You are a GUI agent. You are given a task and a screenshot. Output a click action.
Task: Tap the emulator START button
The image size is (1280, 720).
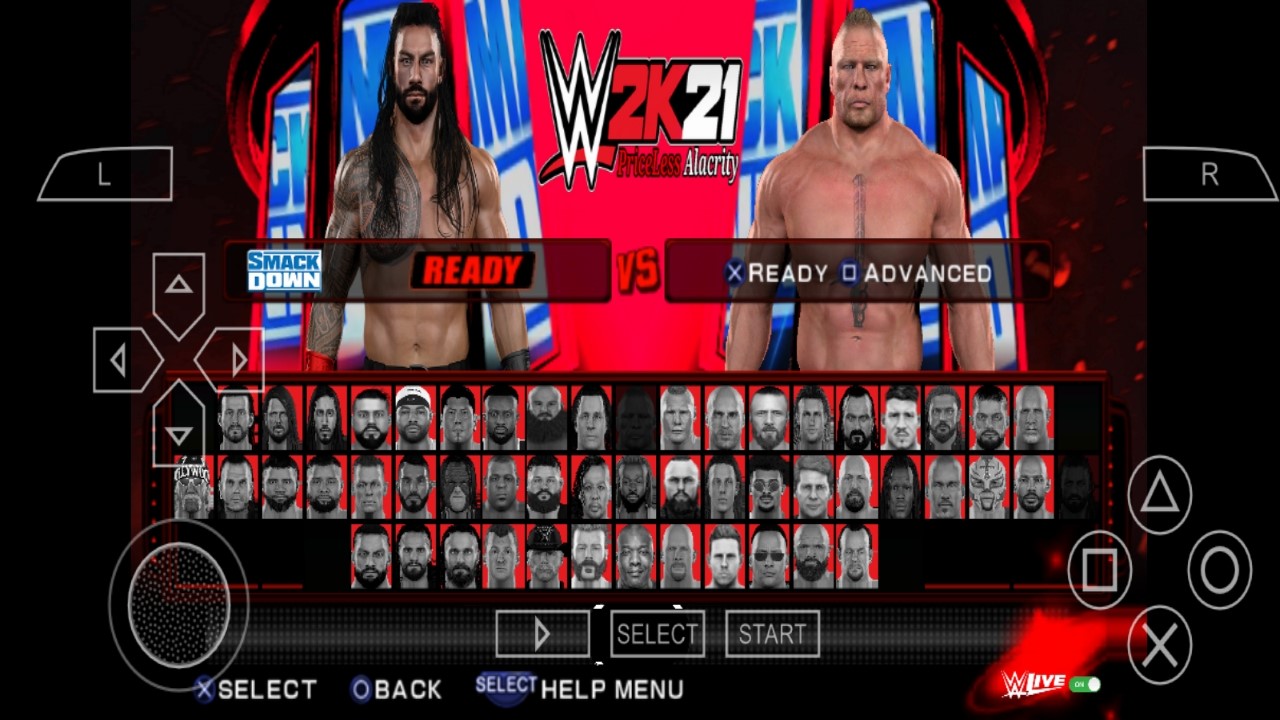pos(772,634)
